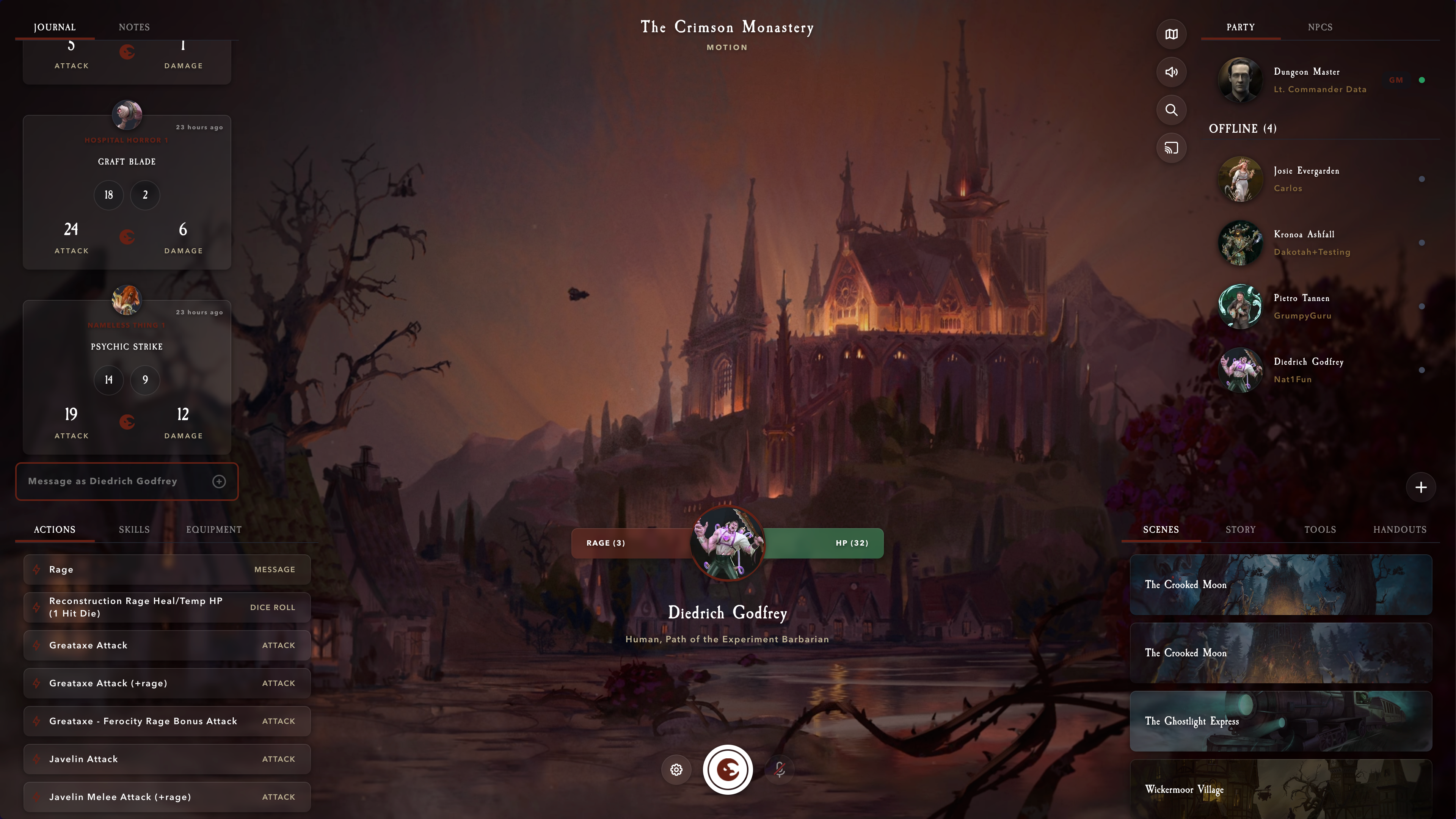This screenshot has width=1456, height=819.
Task: Use the Rage action
Action: [167, 570]
